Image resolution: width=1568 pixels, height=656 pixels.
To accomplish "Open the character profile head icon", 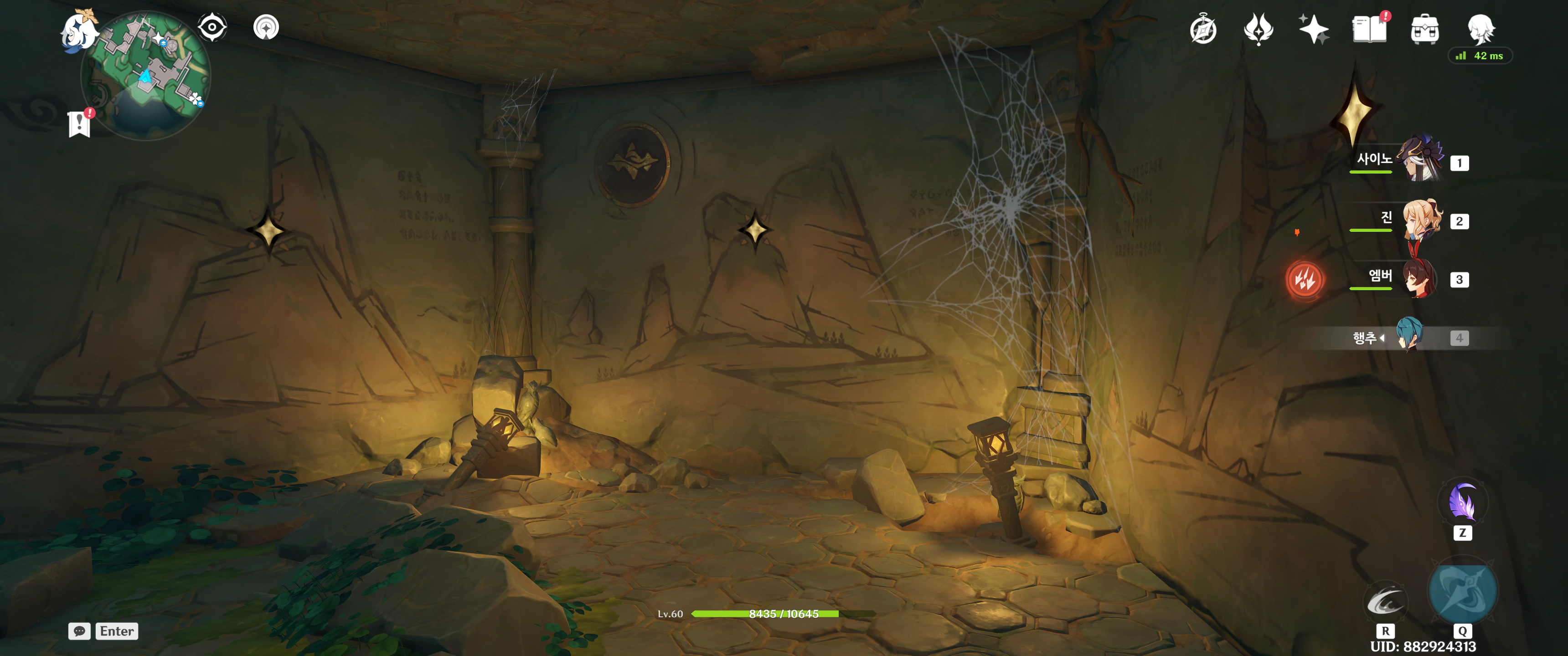I will coord(1481,30).
